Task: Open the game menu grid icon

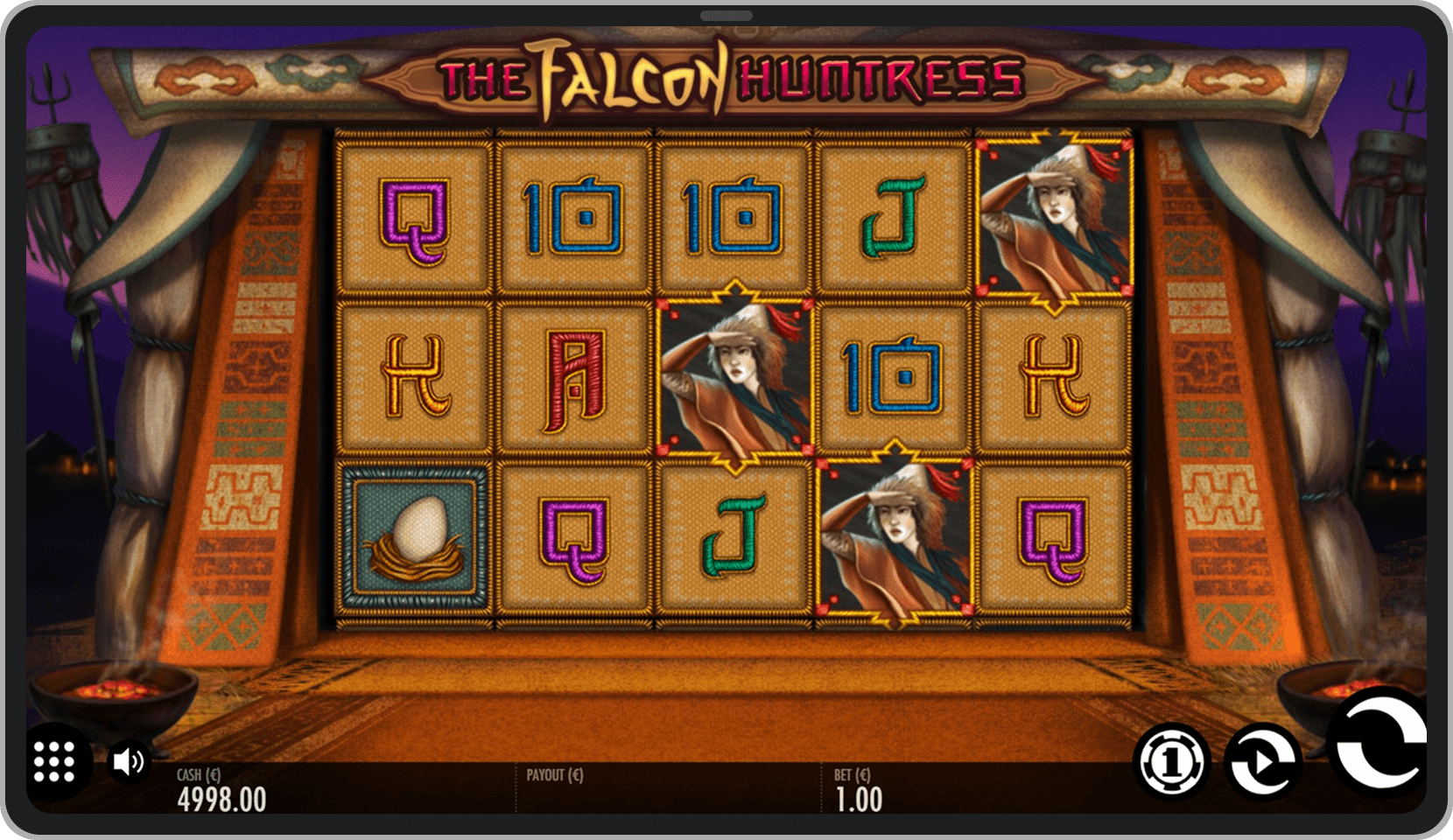Action: tap(54, 761)
